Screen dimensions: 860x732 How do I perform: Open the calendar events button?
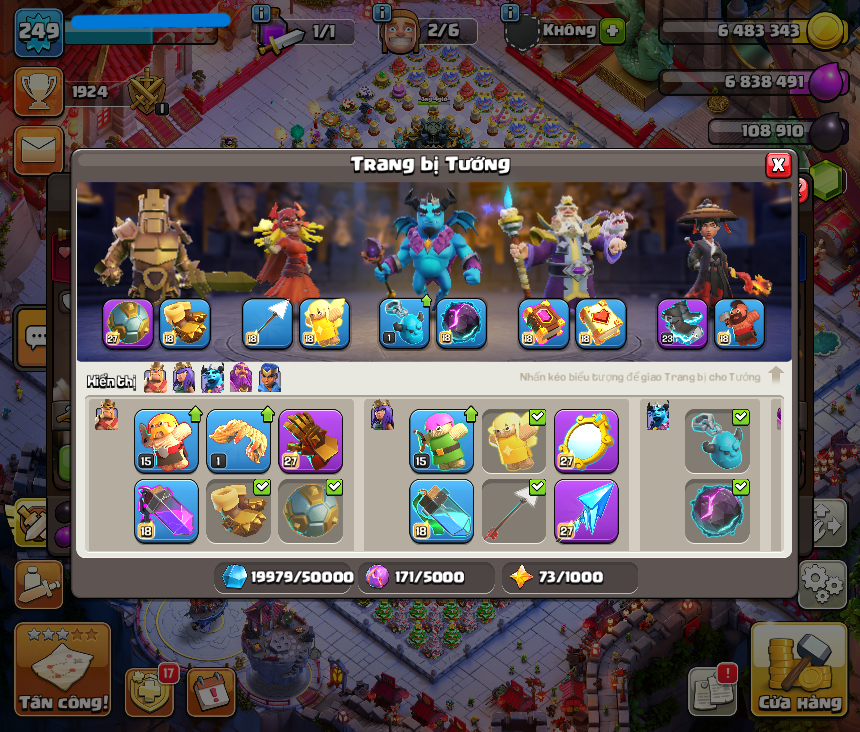pos(211,690)
